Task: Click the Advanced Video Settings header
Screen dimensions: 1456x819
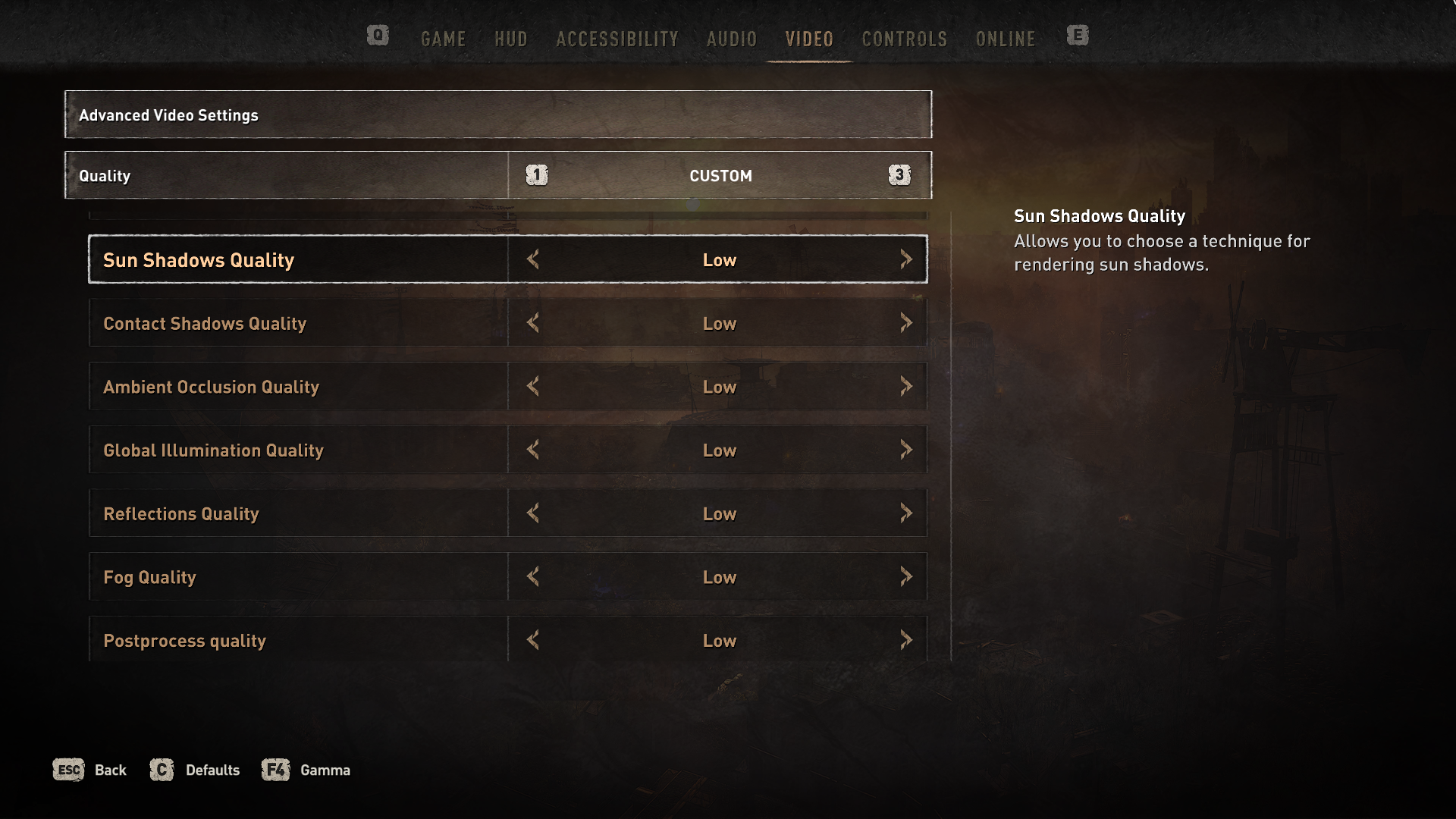Action: click(x=497, y=115)
